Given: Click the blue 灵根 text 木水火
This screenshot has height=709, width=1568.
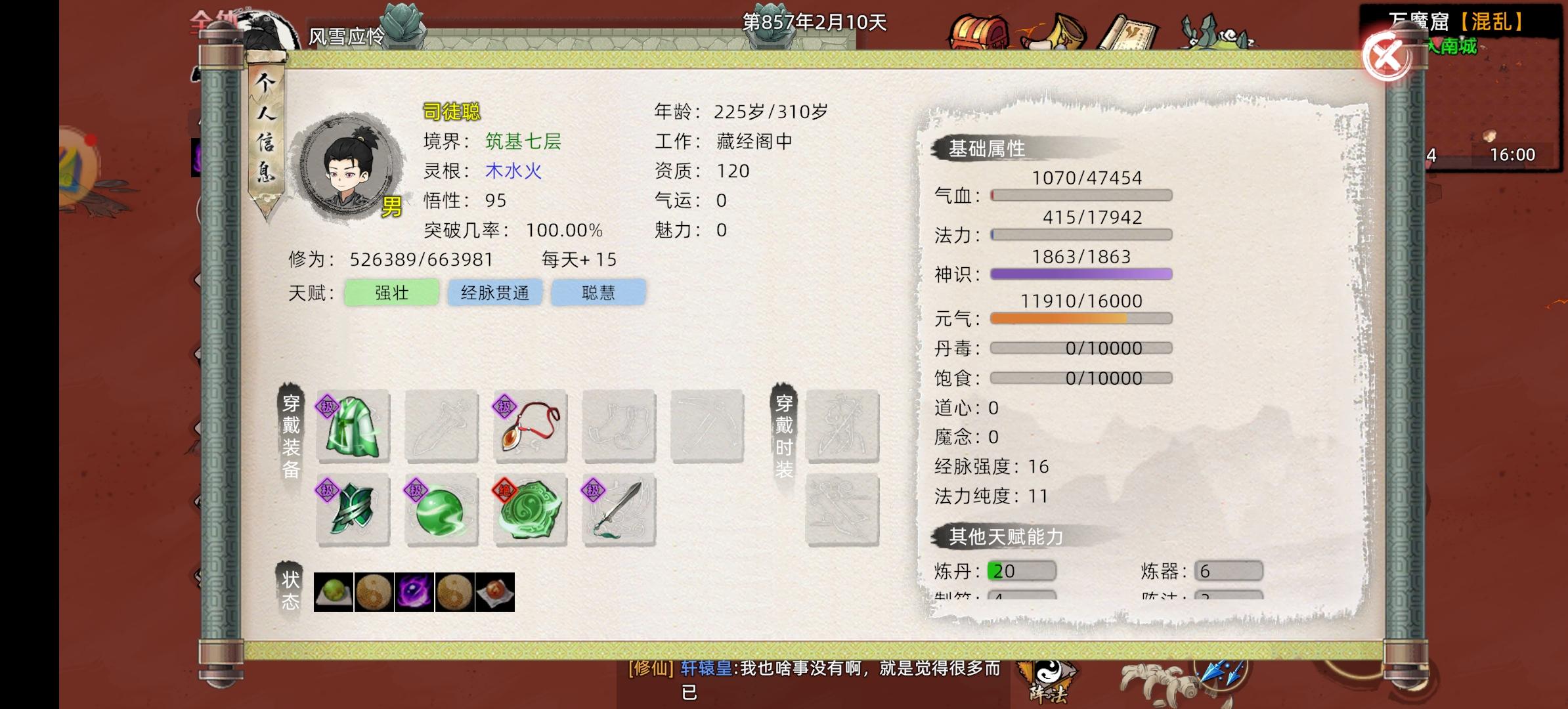Looking at the screenshot, I should tap(512, 171).
